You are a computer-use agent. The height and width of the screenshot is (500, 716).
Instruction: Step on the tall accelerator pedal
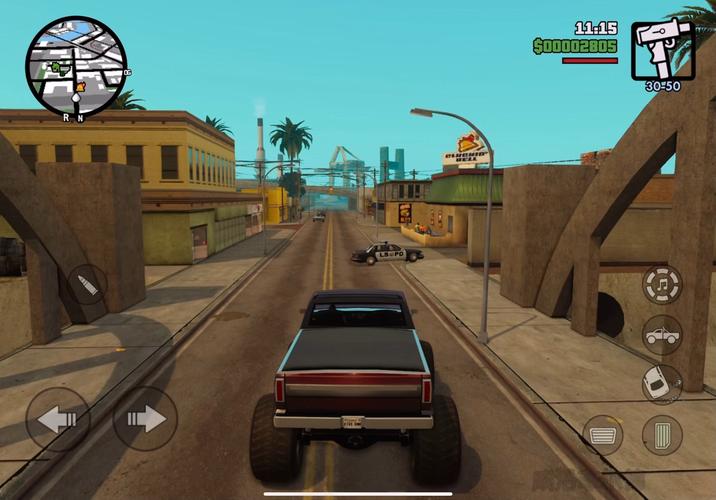[x=662, y=435]
